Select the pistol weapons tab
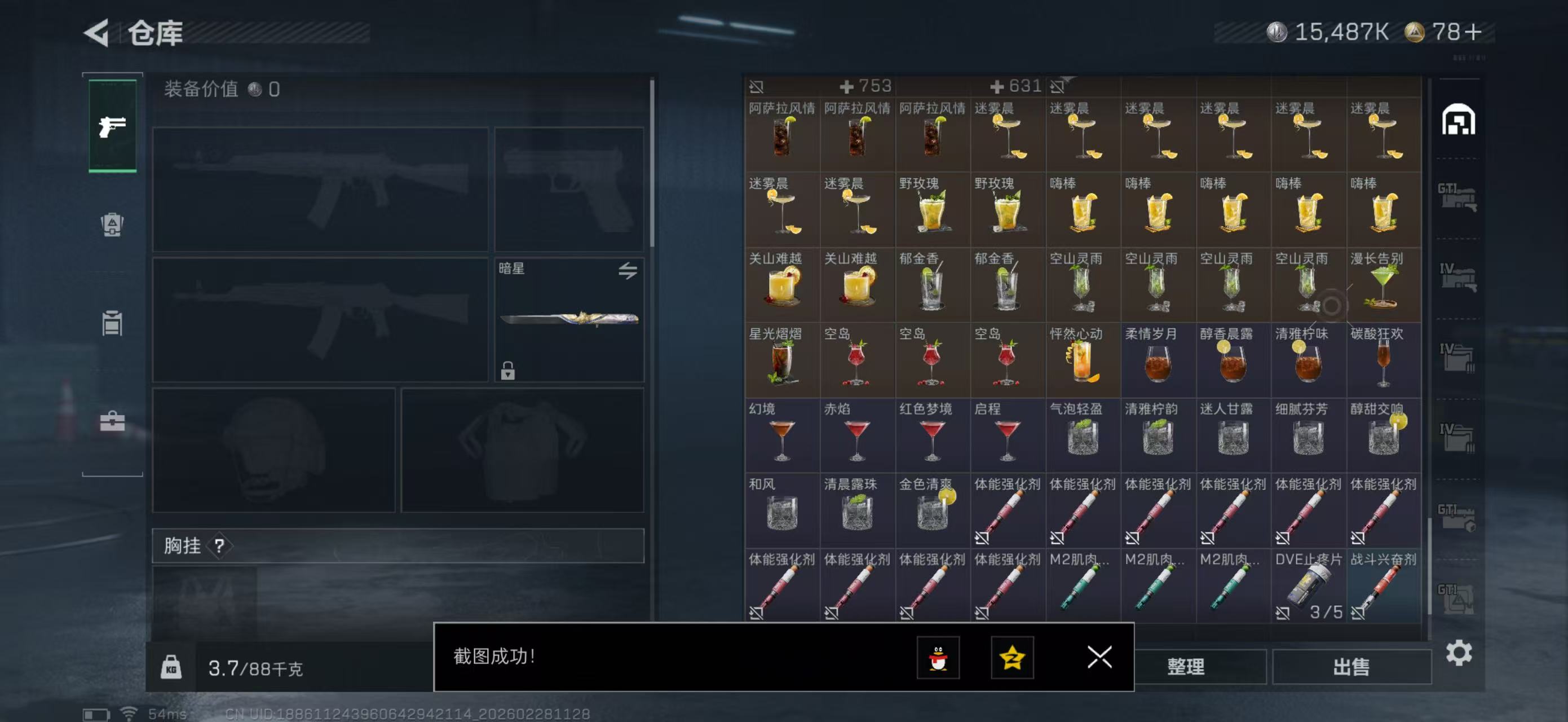 pos(112,125)
